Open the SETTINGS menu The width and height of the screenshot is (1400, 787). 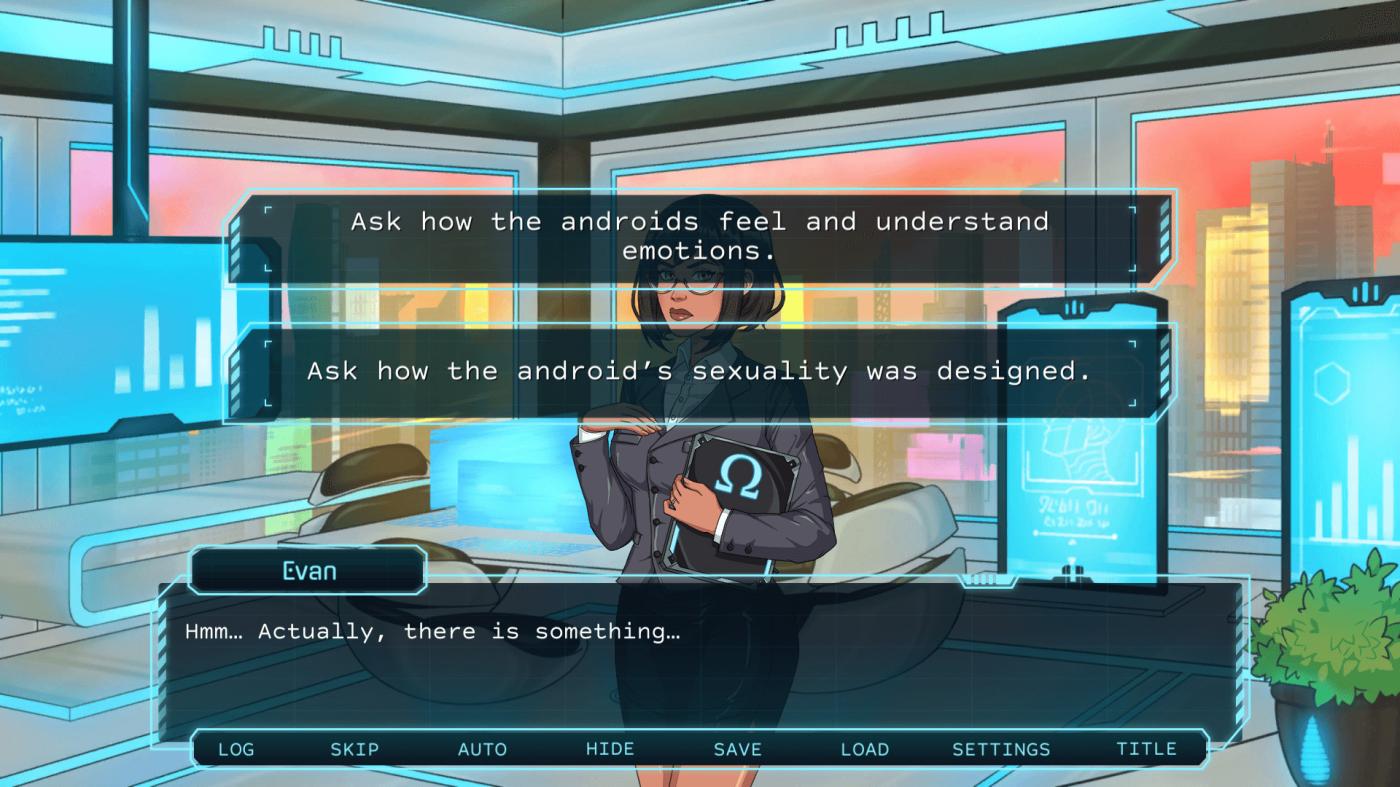coord(1001,749)
